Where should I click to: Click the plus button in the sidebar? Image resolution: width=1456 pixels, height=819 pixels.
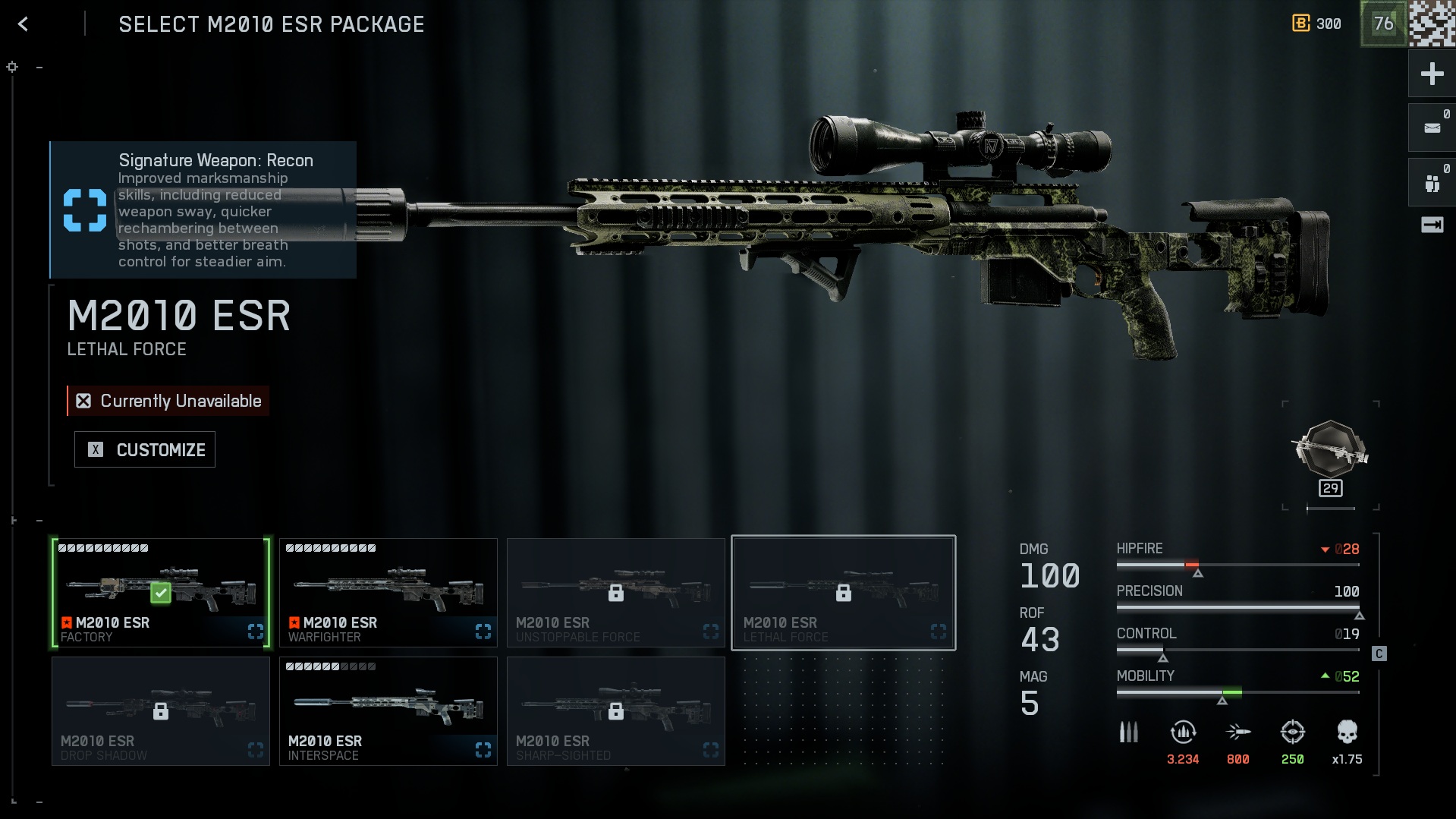(x=1432, y=74)
